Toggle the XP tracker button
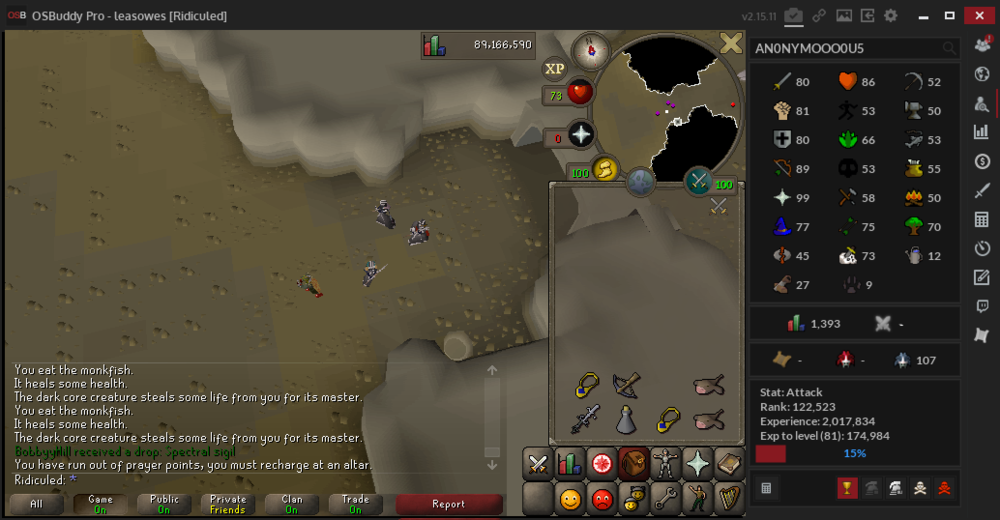1000x520 pixels. coord(555,68)
